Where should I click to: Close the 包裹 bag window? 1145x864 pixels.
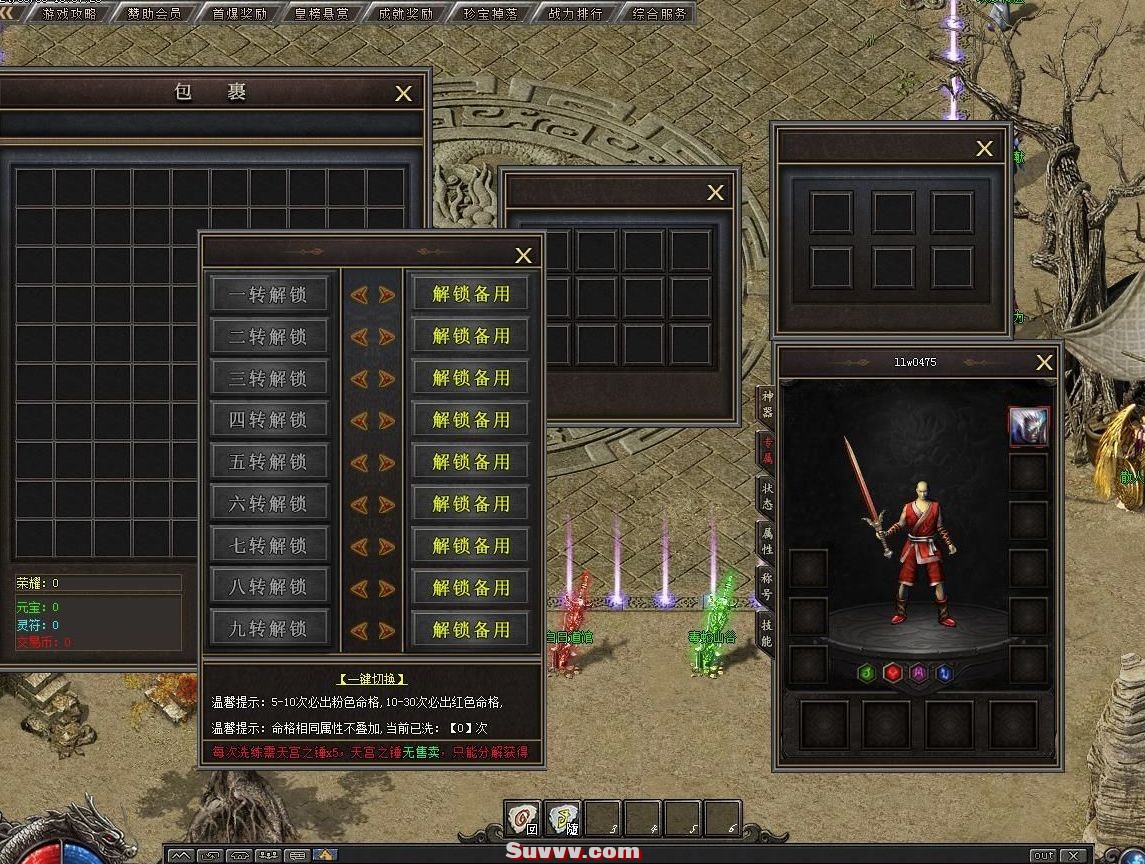404,93
